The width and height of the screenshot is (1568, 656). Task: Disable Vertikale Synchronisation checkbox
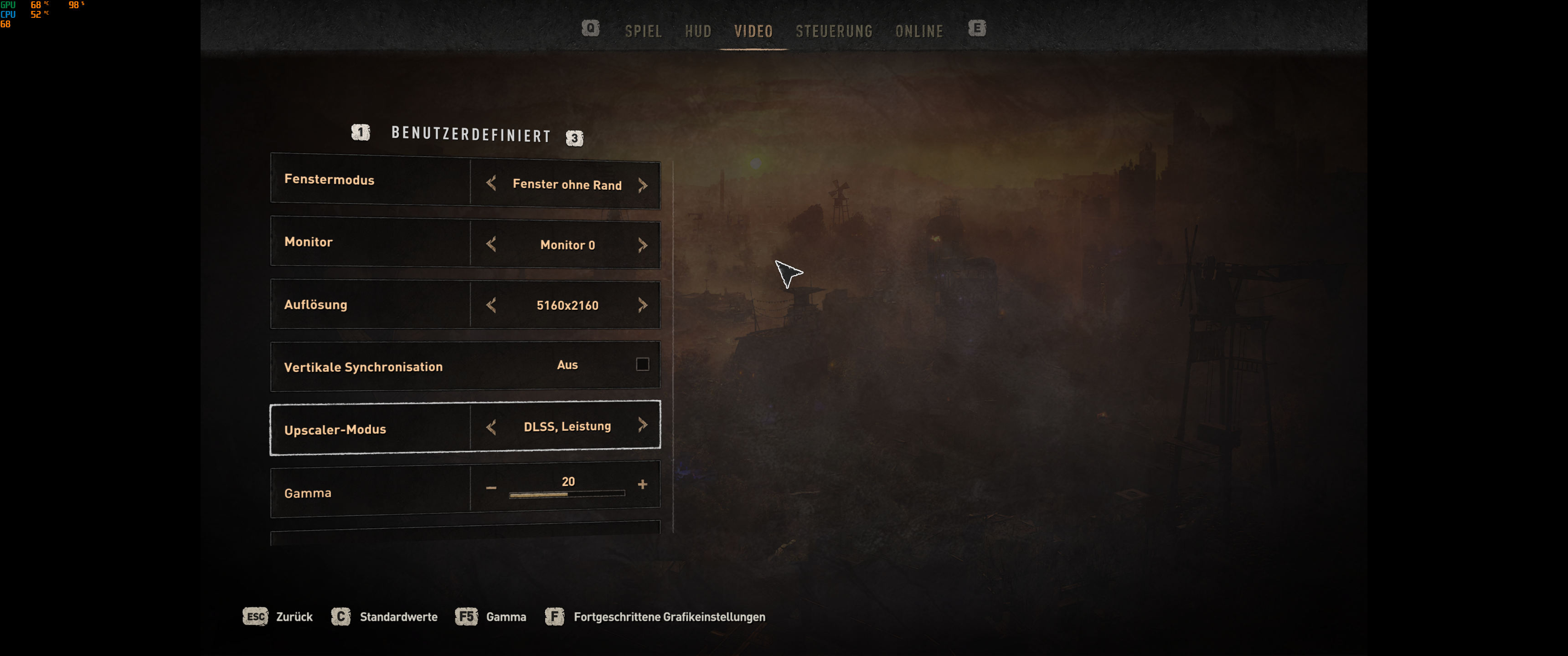tap(644, 364)
